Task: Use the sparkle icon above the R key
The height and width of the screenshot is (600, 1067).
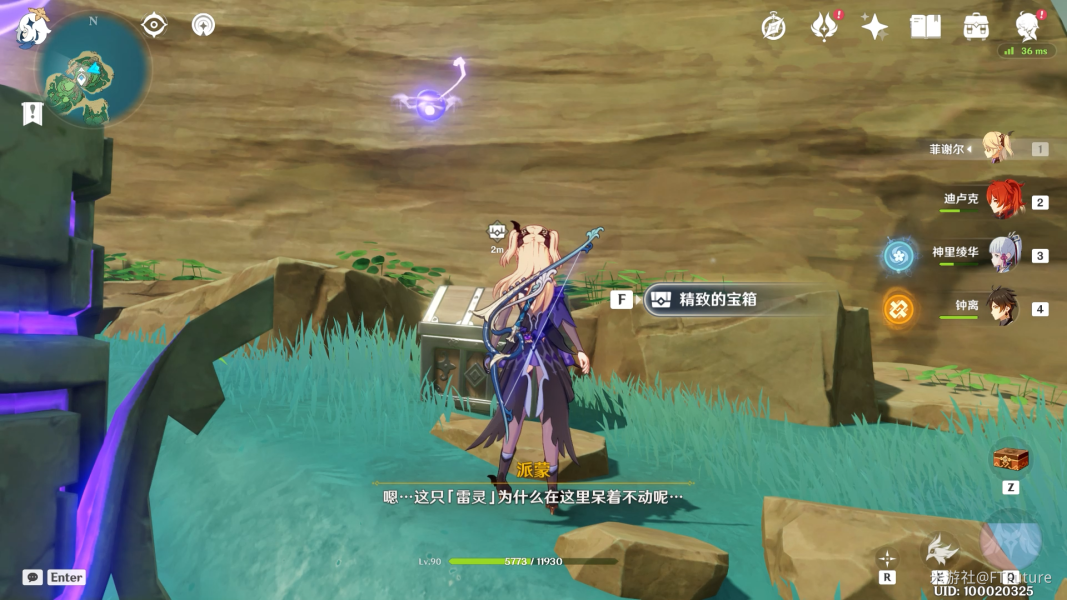Action: pyautogui.click(x=886, y=558)
